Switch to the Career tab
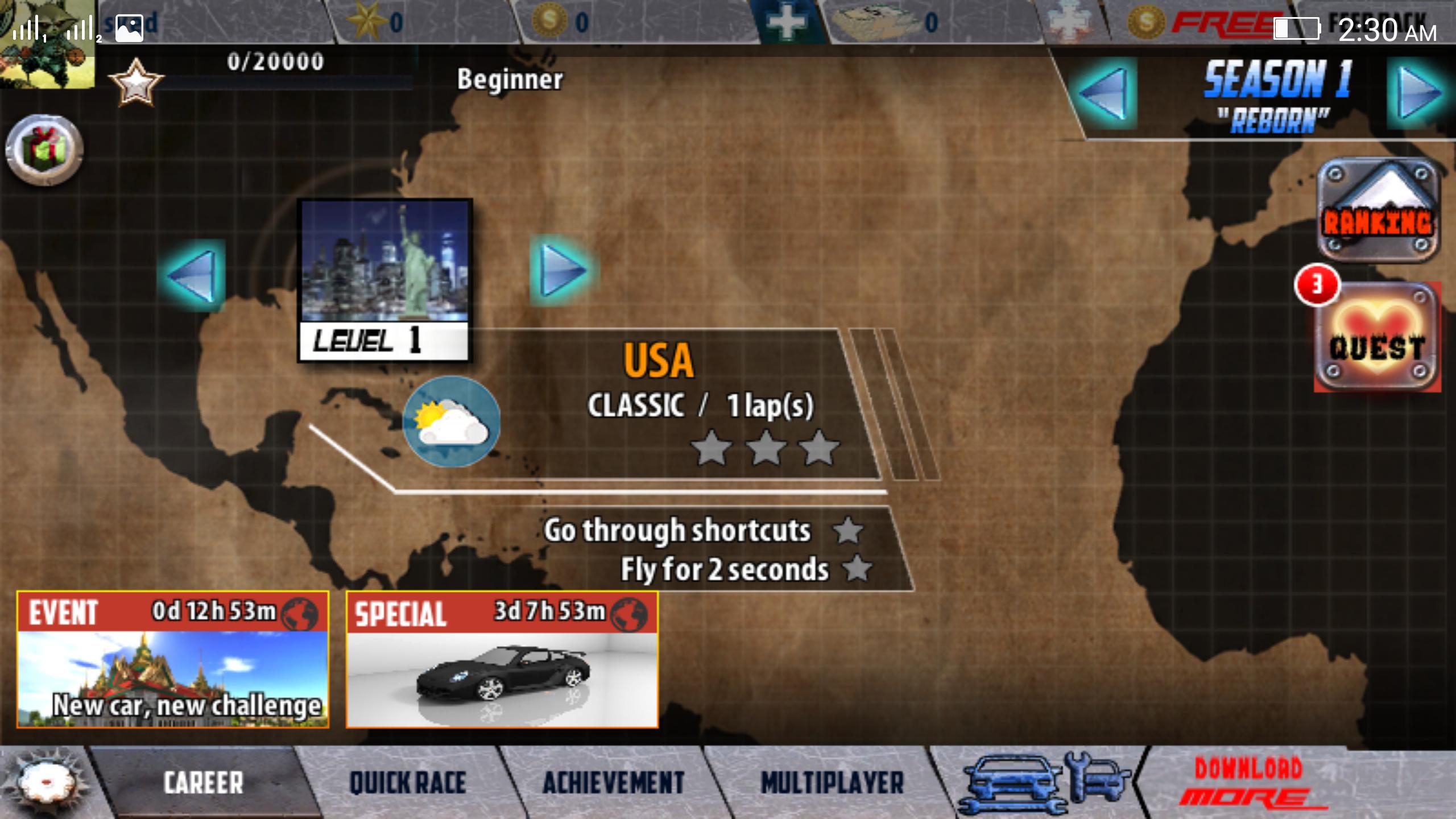This screenshot has width=1456, height=819. (203, 783)
